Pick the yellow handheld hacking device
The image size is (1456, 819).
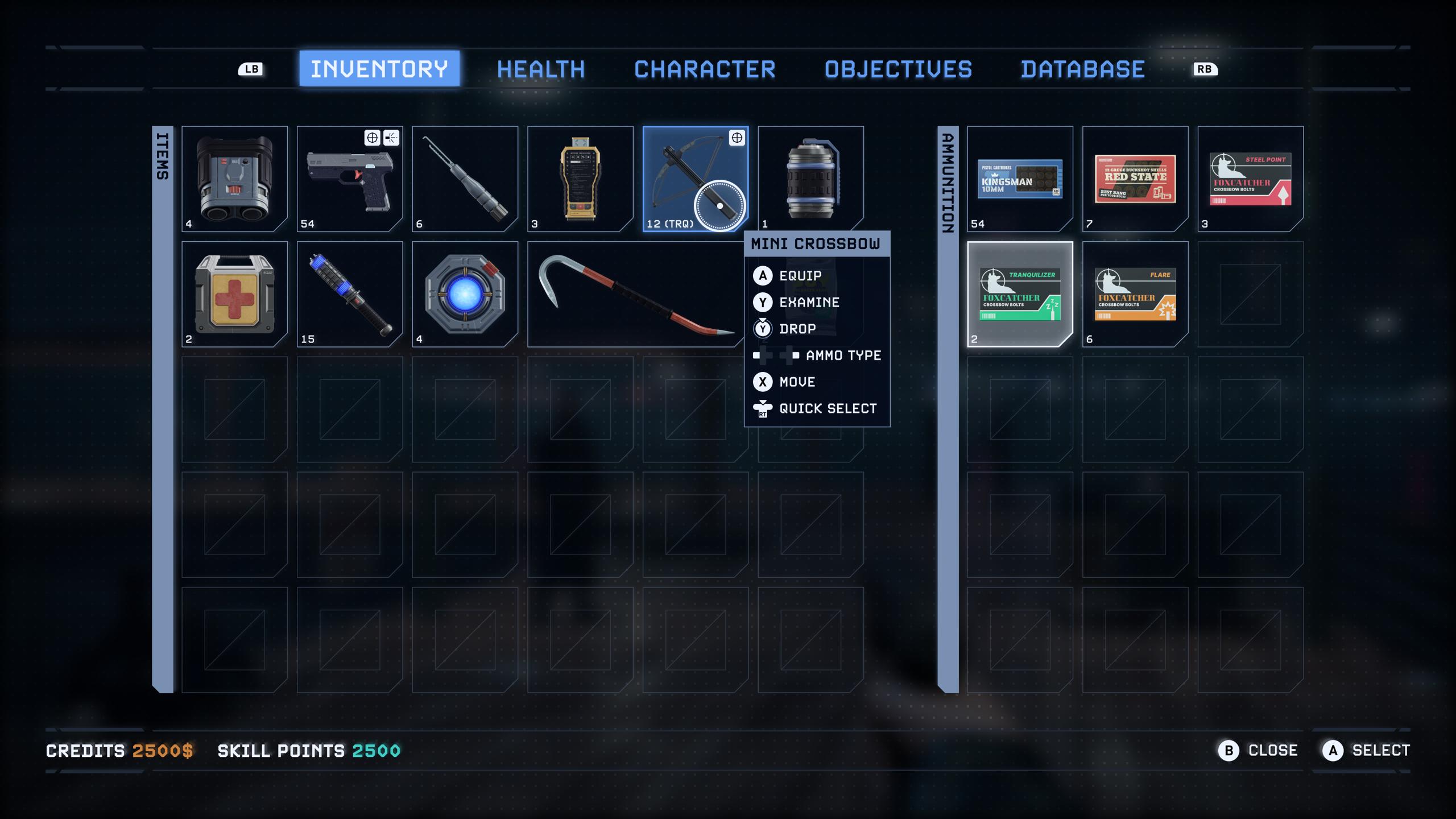[x=580, y=179]
